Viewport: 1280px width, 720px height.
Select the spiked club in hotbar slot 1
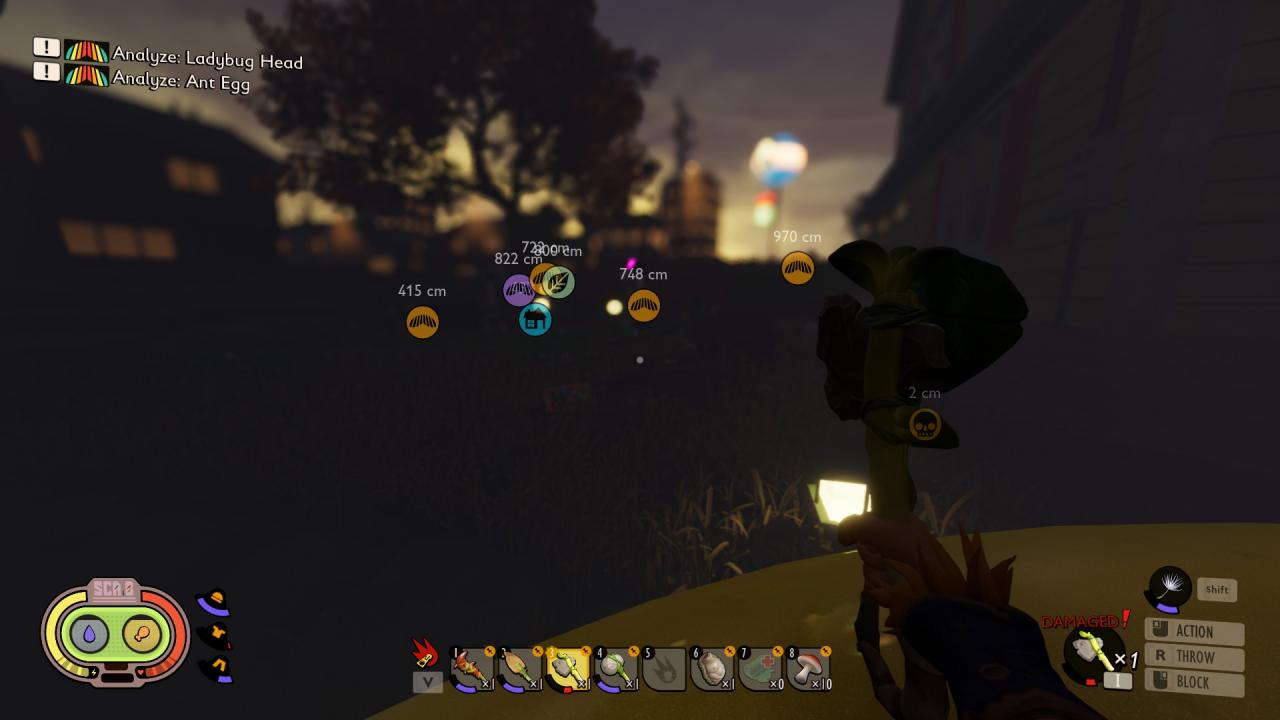click(471, 668)
